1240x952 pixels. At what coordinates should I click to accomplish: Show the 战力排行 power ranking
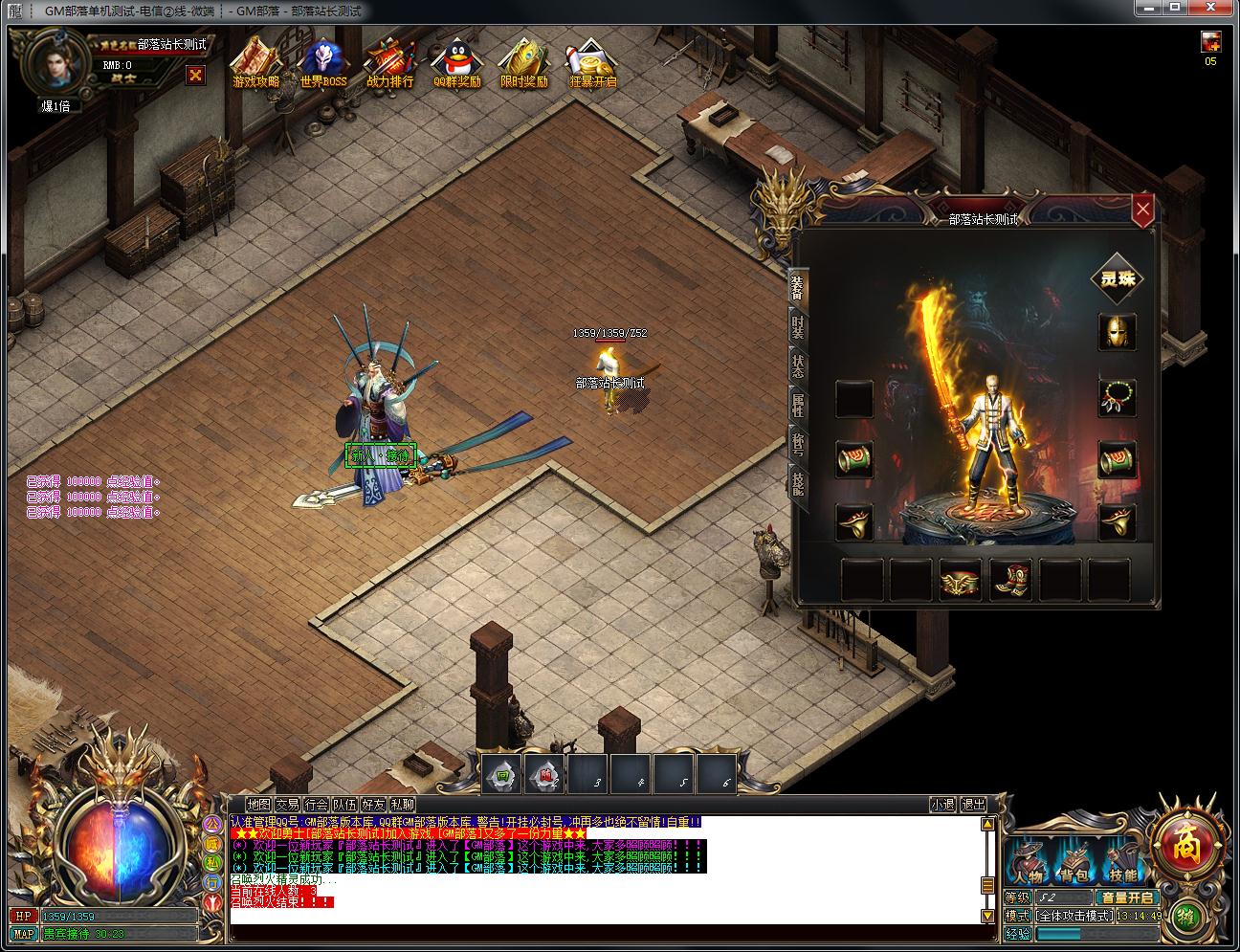(x=389, y=63)
